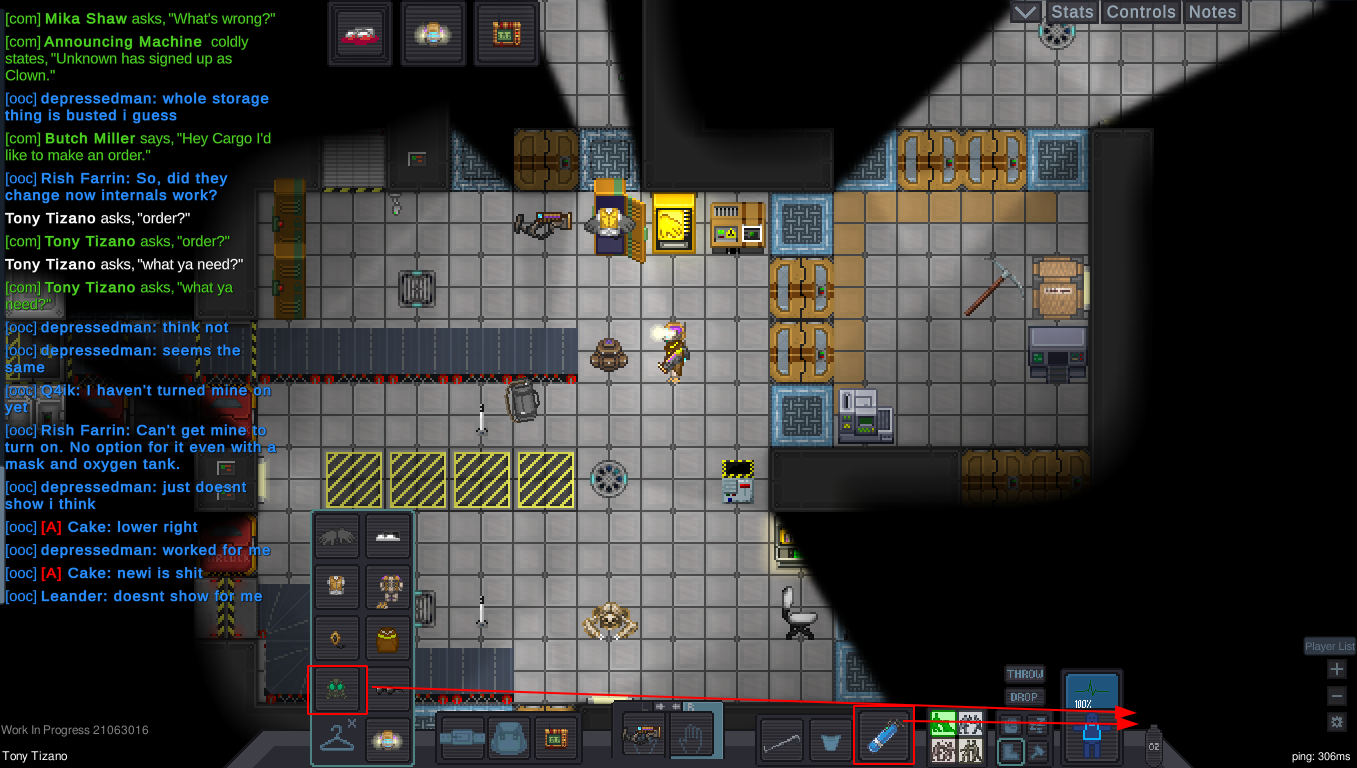The height and width of the screenshot is (768, 1357).
Task: Expand the Player List panel
Action: [x=1329, y=645]
